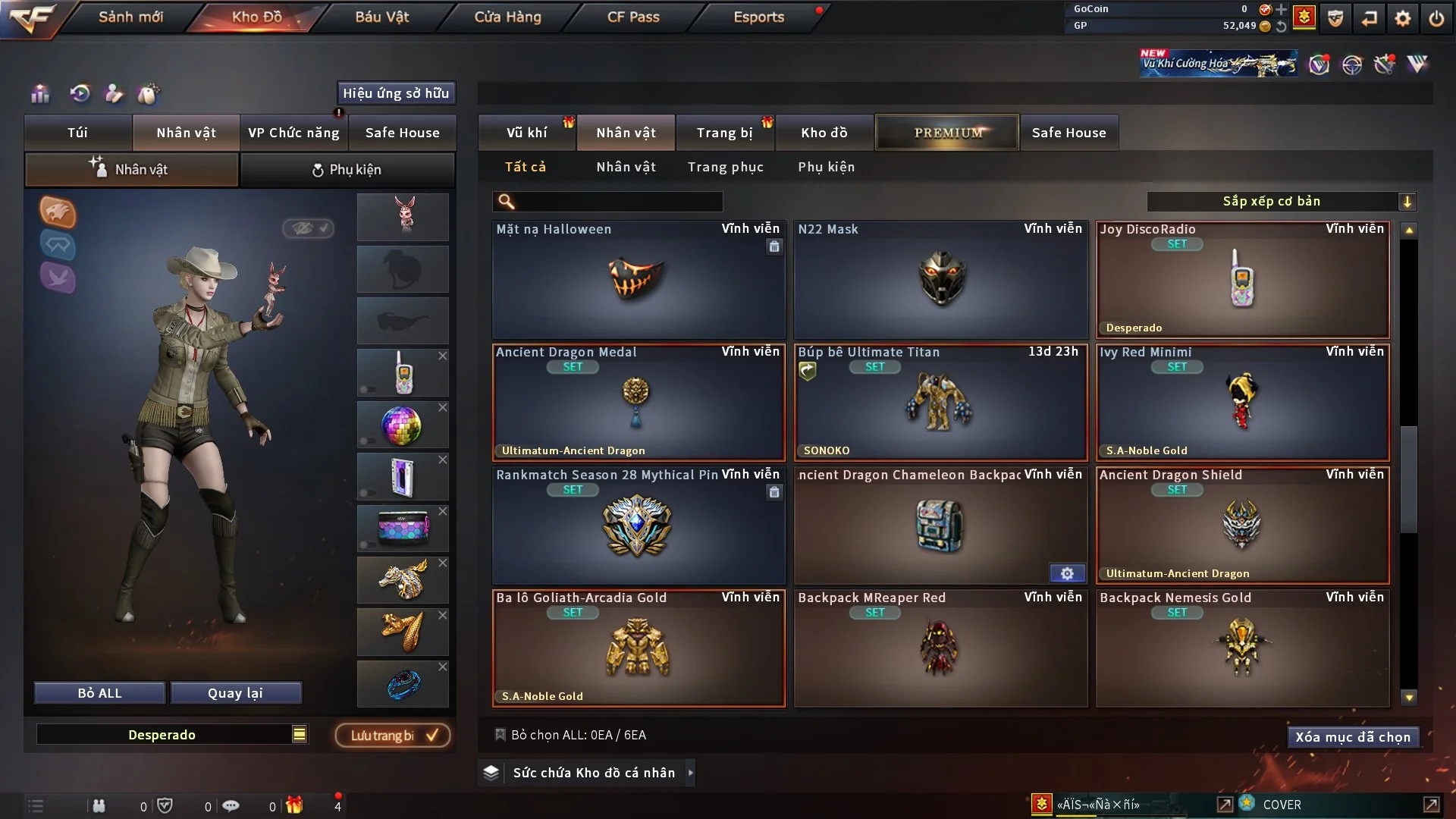Screen dimensions: 1456x819
Task: Open the settings gear icon
Action: 1402,18
